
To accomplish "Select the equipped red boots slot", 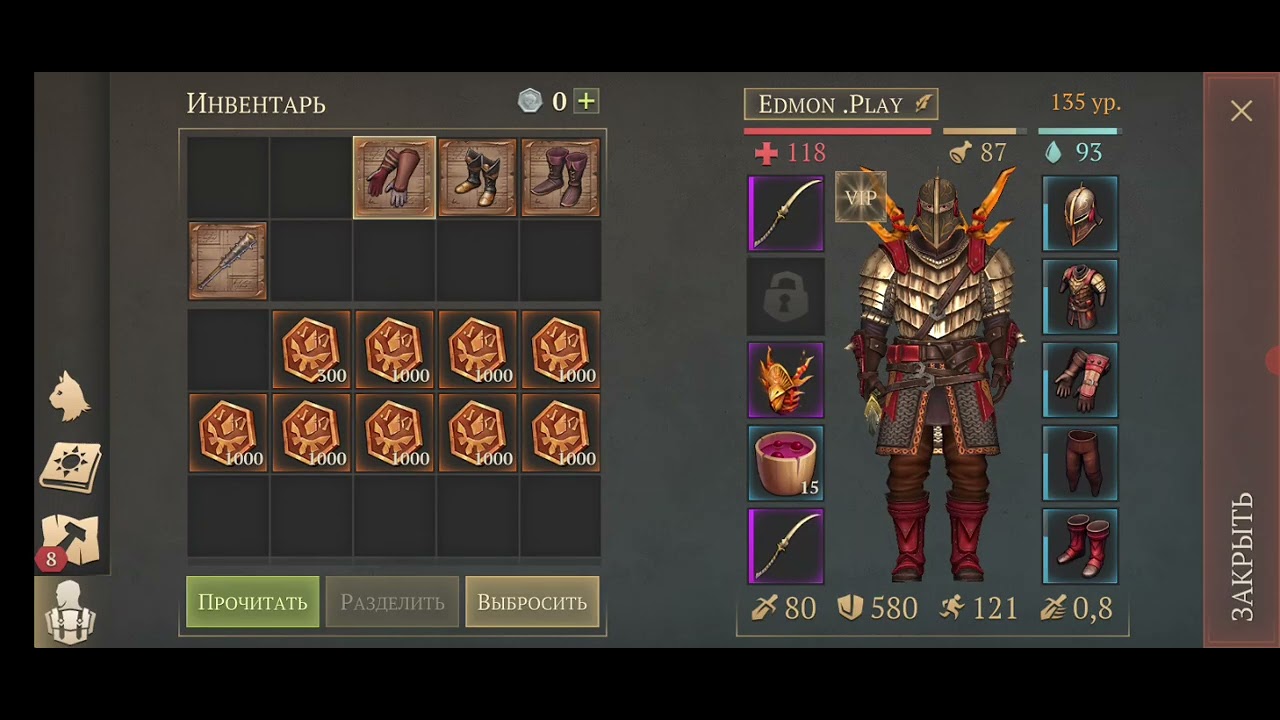I will 1080,546.
